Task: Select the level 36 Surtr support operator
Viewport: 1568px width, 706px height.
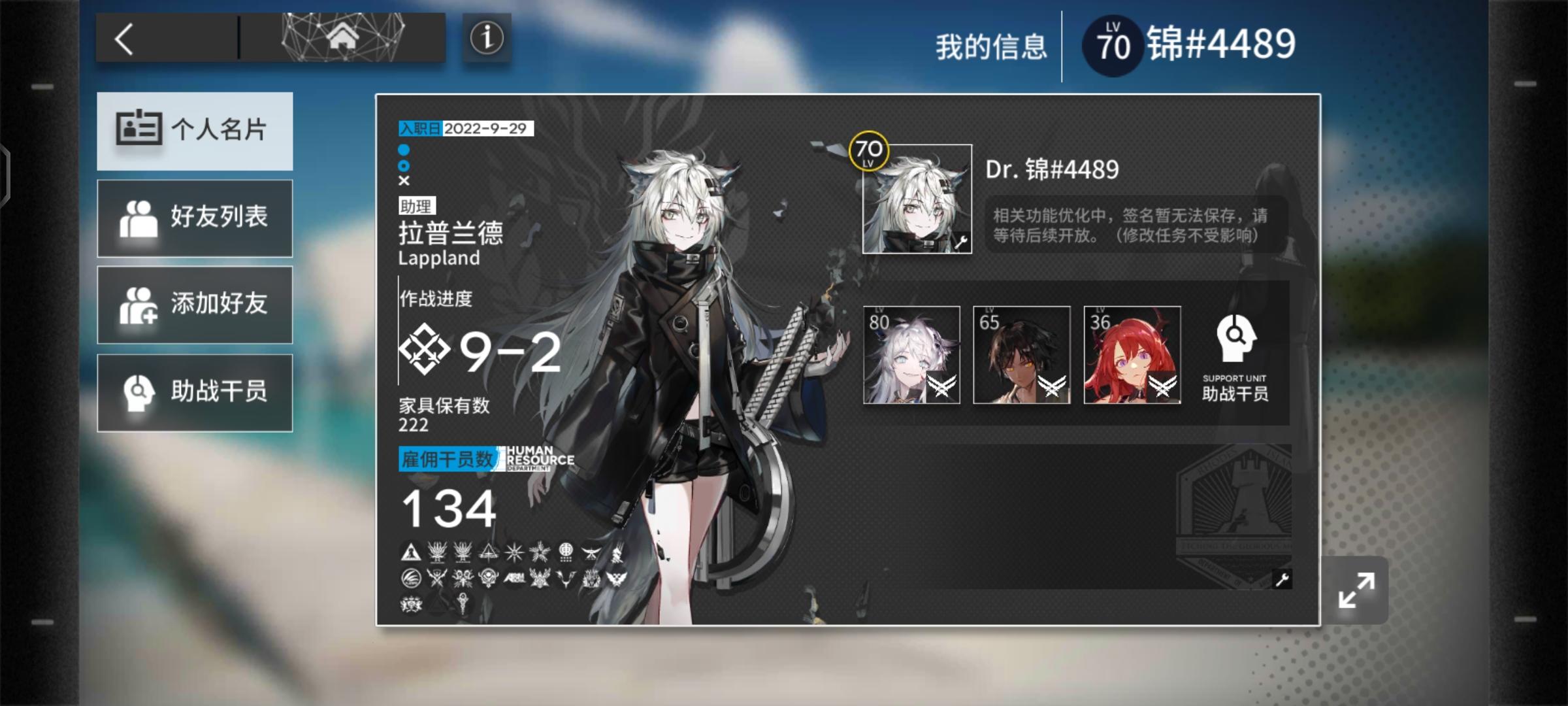Action: 1133,355
